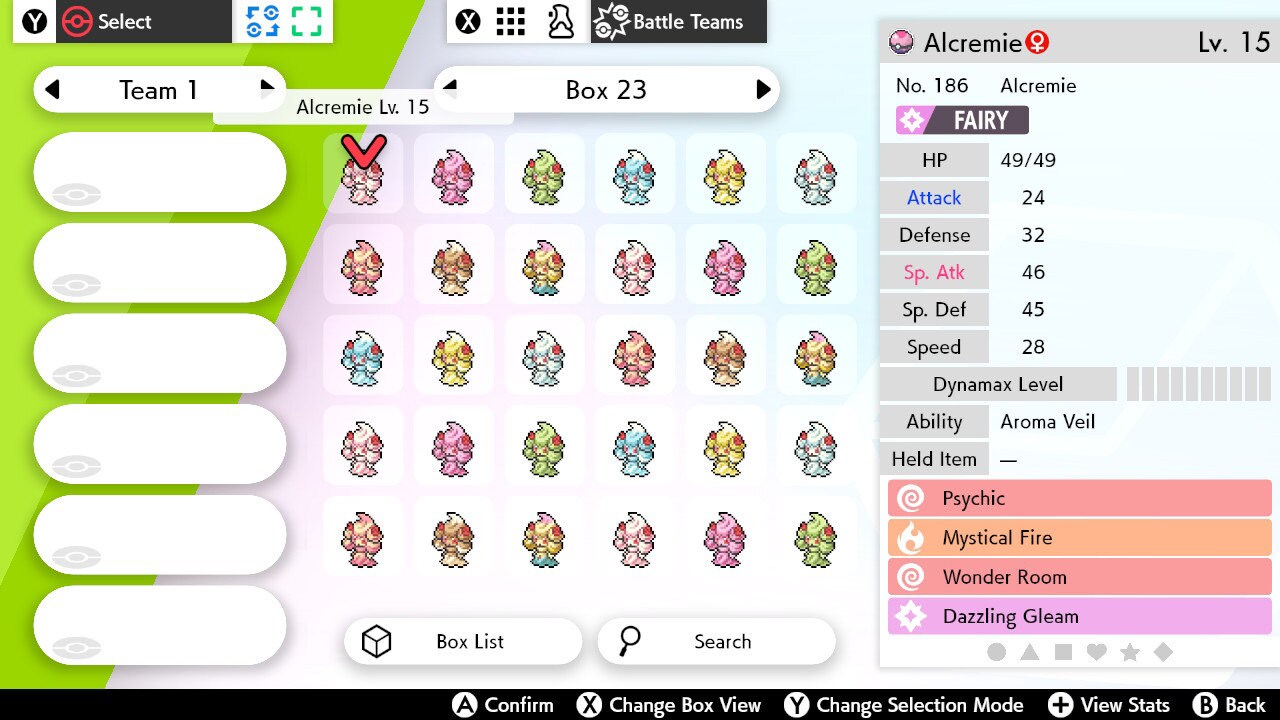
Task: Go to the previous box with the left arrow
Action: click(450, 89)
